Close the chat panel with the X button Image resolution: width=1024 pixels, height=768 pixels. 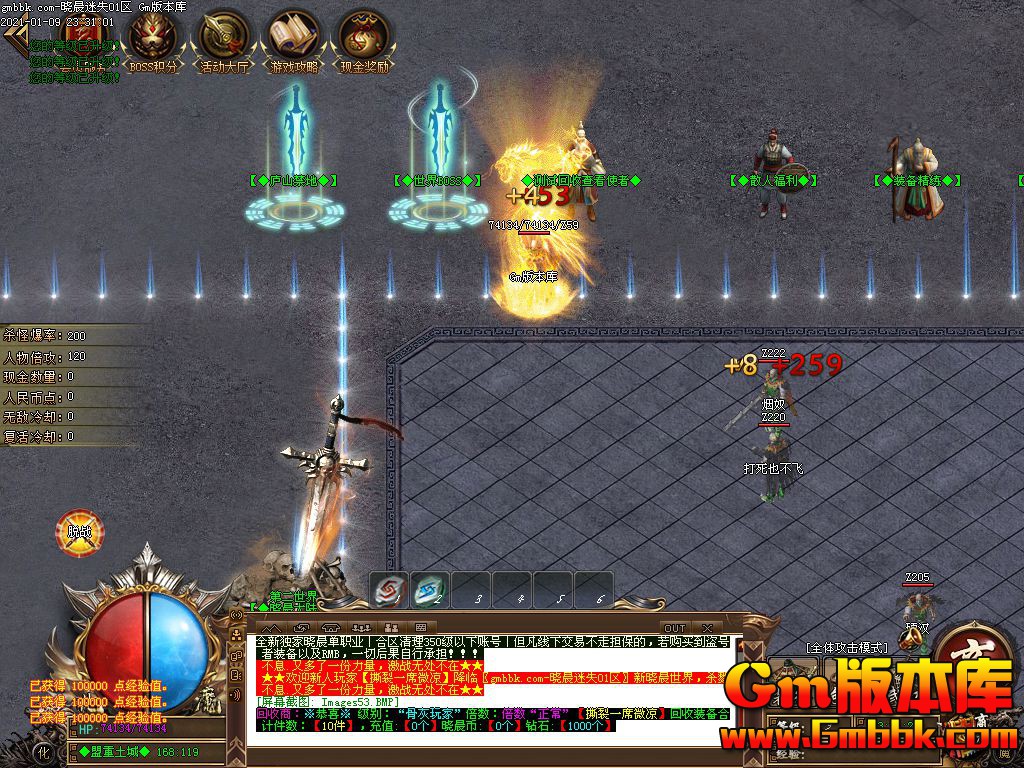707,628
